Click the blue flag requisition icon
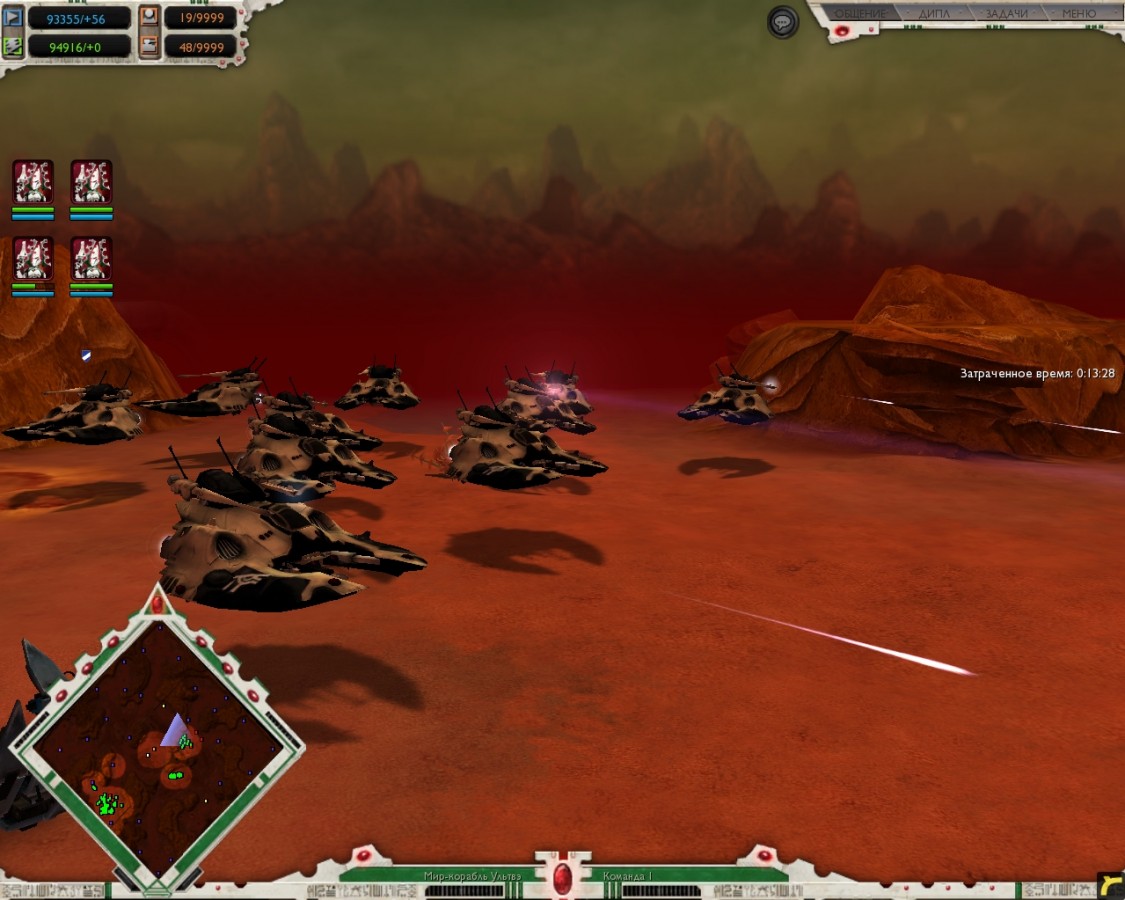Screen dimensions: 1125x900 (14, 17)
